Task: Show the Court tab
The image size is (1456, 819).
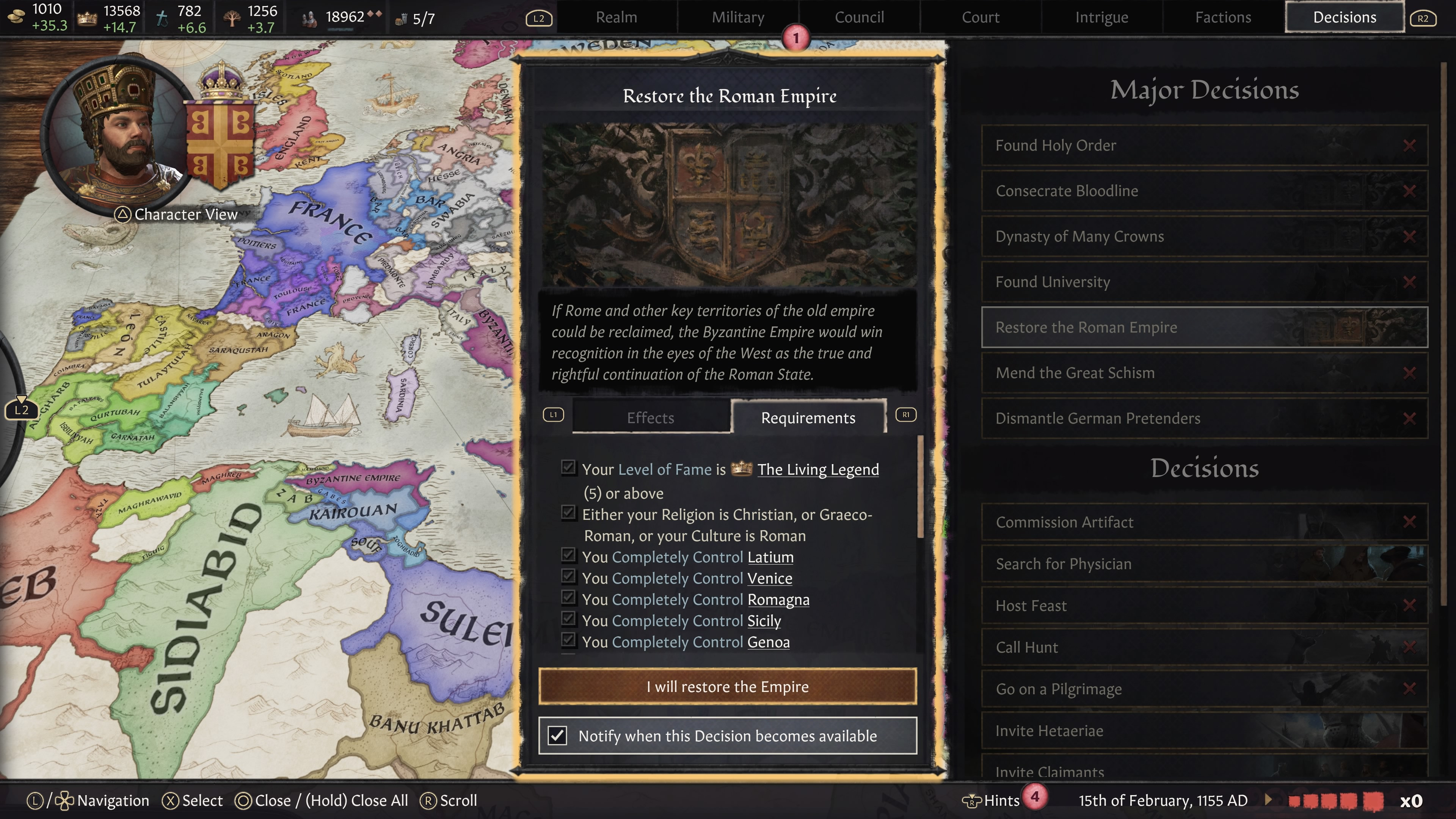Action: (981, 17)
